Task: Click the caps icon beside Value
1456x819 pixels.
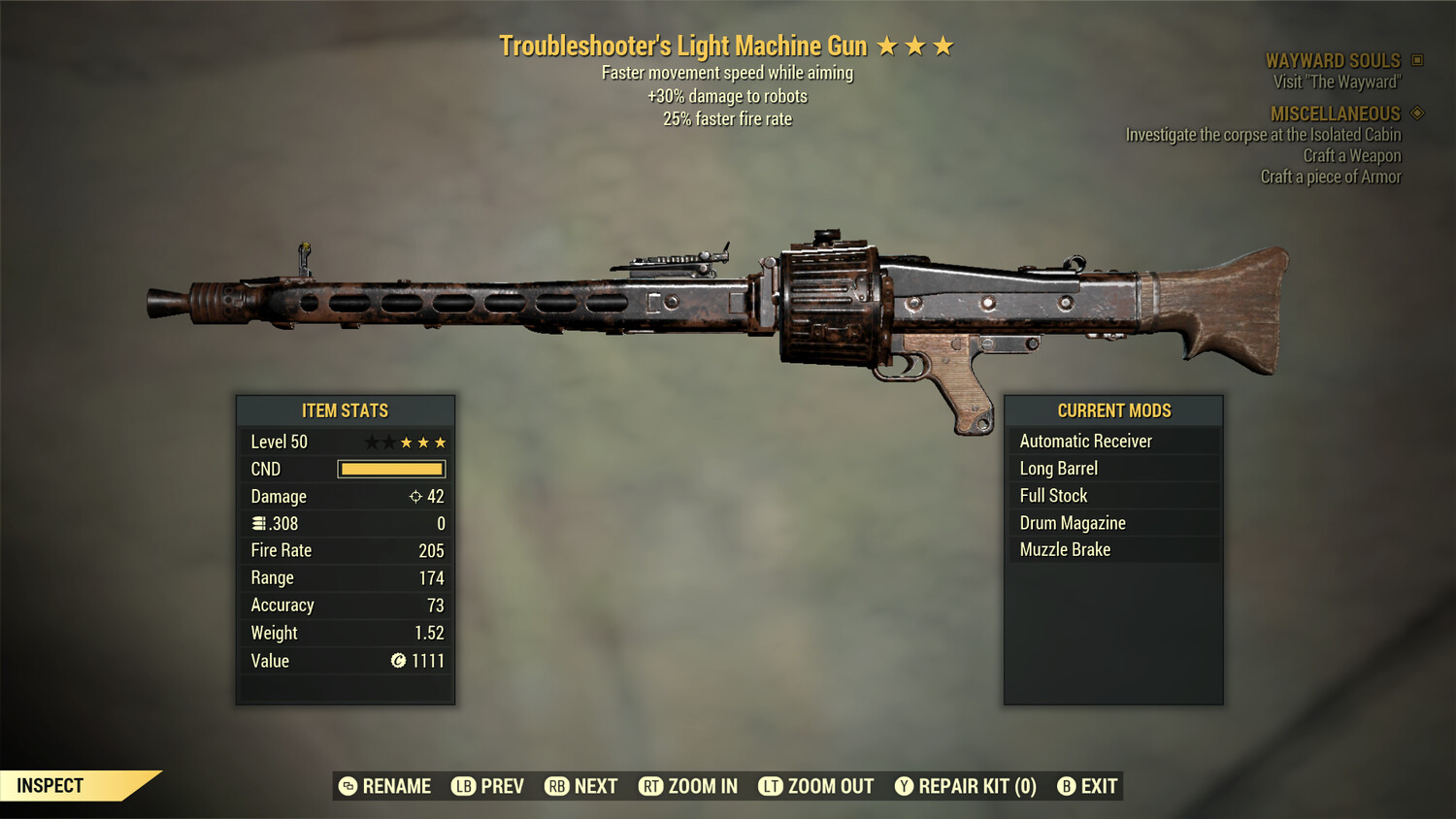Action: tap(397, 661)
